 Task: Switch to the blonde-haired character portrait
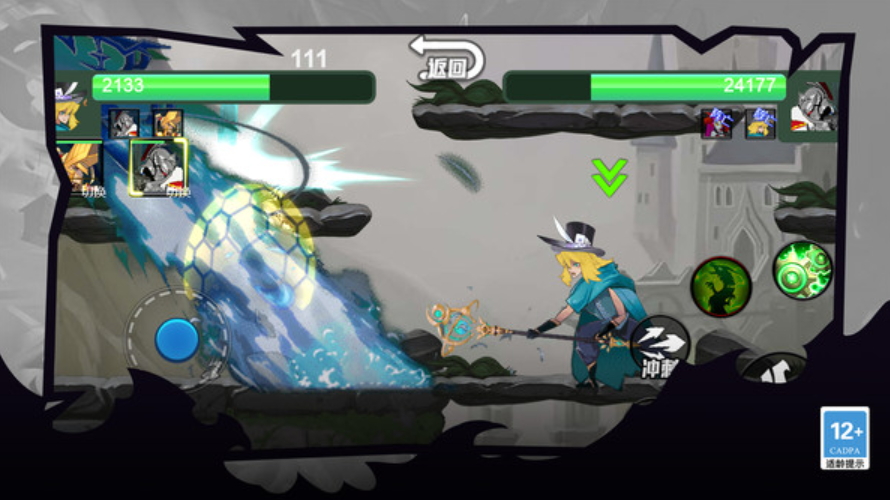(x=79, y=167)
